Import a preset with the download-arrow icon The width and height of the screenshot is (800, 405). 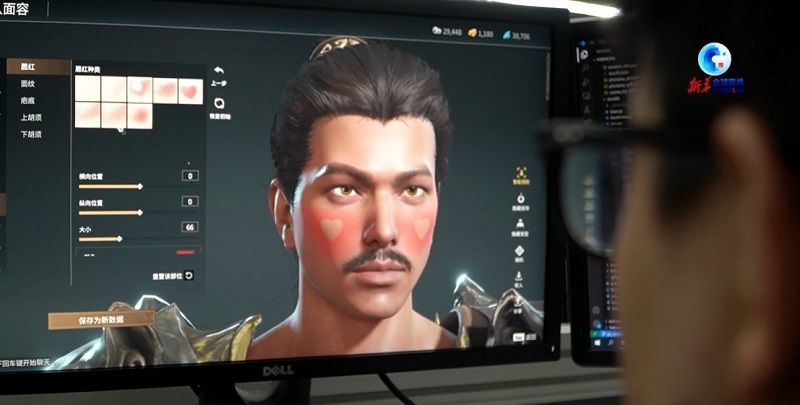pyautogui.click(x=518, y=275)
